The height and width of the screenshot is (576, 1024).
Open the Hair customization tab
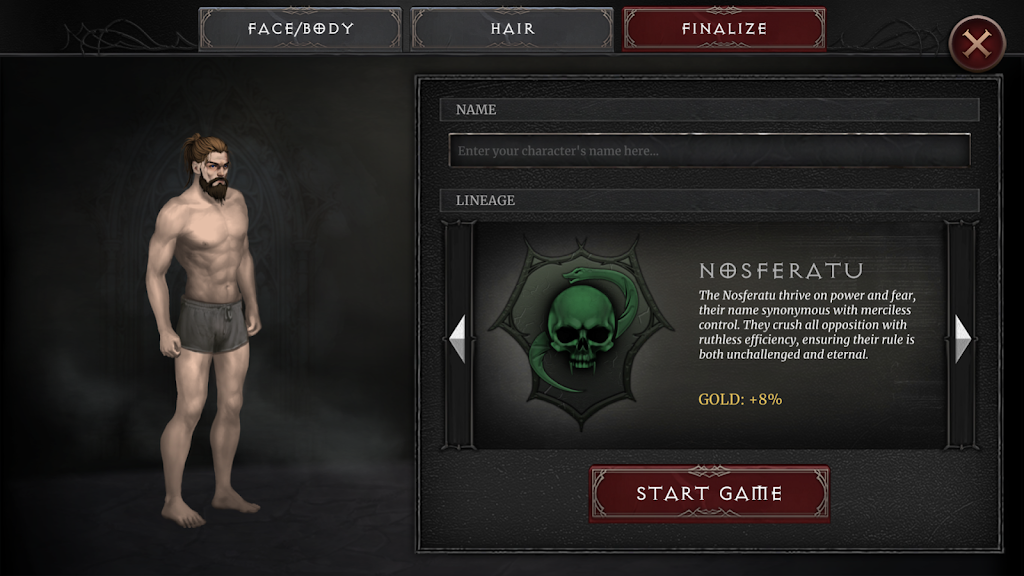[512, 29]
